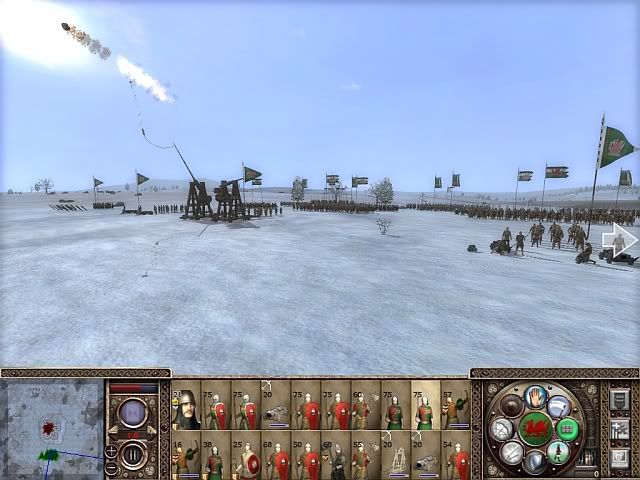Activate the halt order hand icon
The width and height of the screenshot is (640, 480).
point(535,395)
